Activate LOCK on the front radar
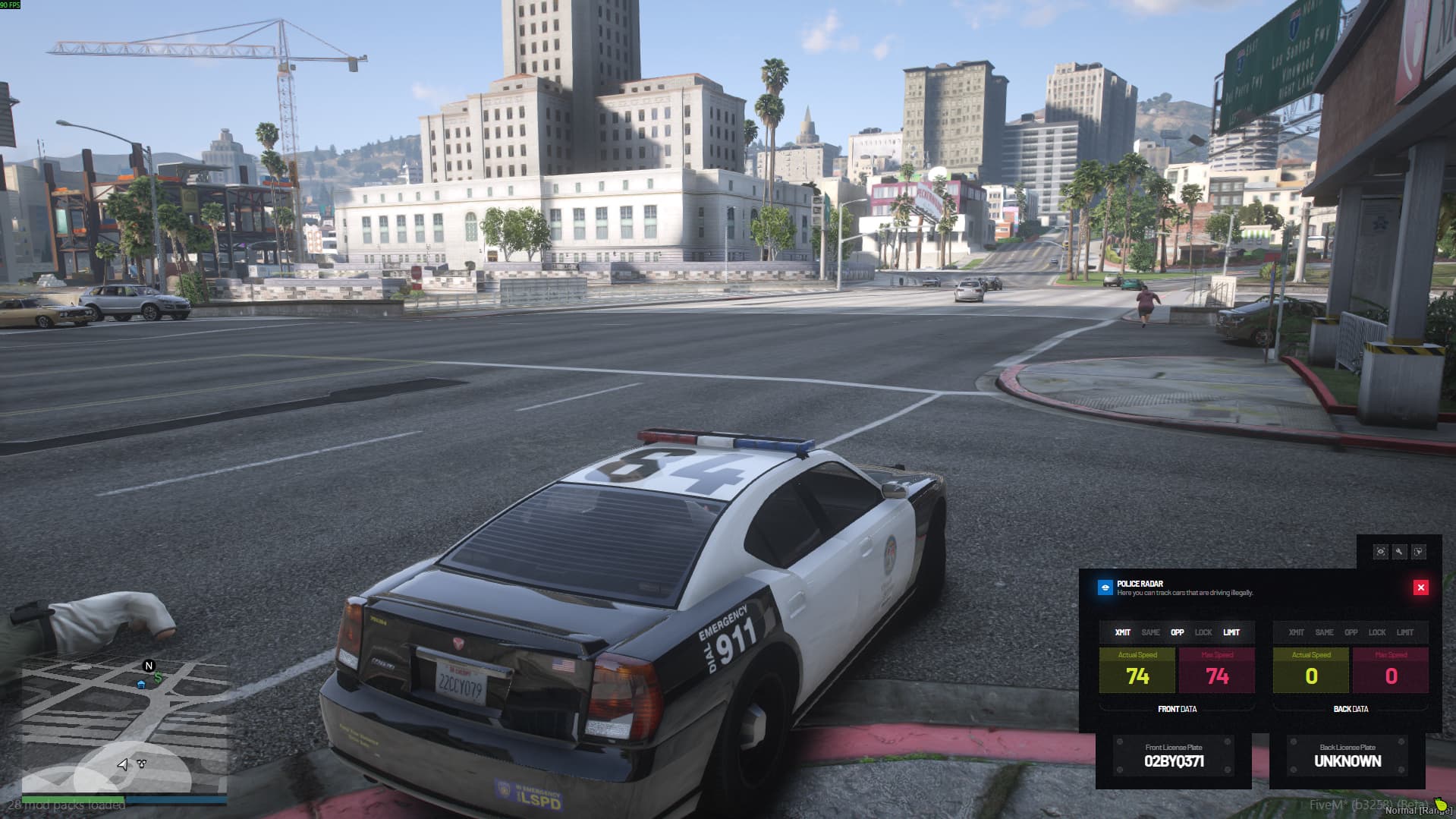Image resolution: width=1456 pixels, height=819 pixels. tap(1203, 632)
